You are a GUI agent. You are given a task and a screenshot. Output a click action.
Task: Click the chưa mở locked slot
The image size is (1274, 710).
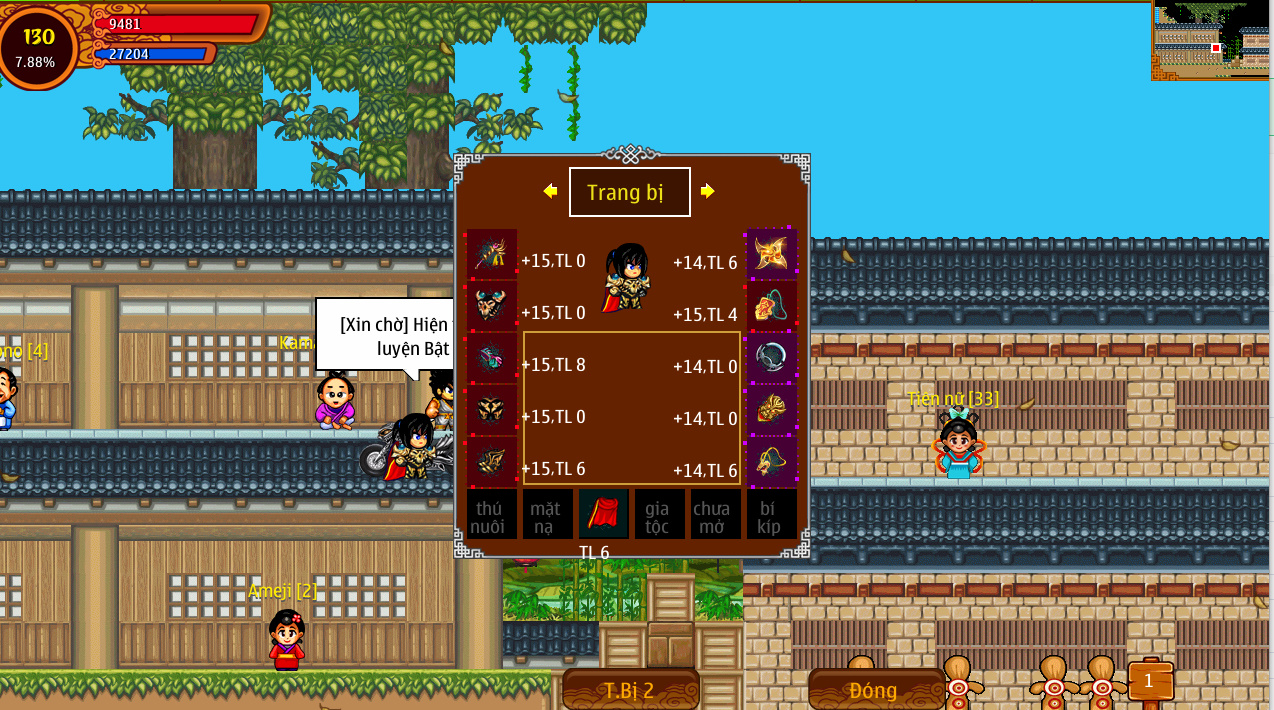click(715, 515)
